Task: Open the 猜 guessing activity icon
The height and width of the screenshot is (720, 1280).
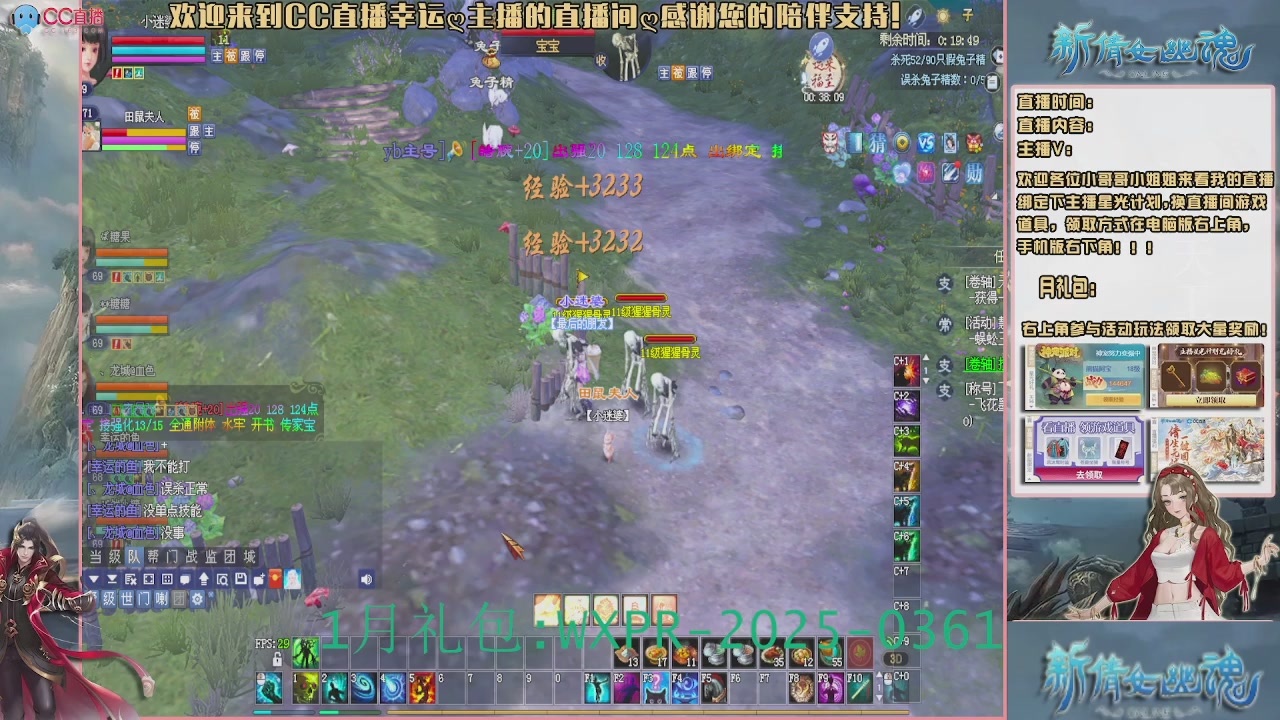Action: (x=878, y=142)
